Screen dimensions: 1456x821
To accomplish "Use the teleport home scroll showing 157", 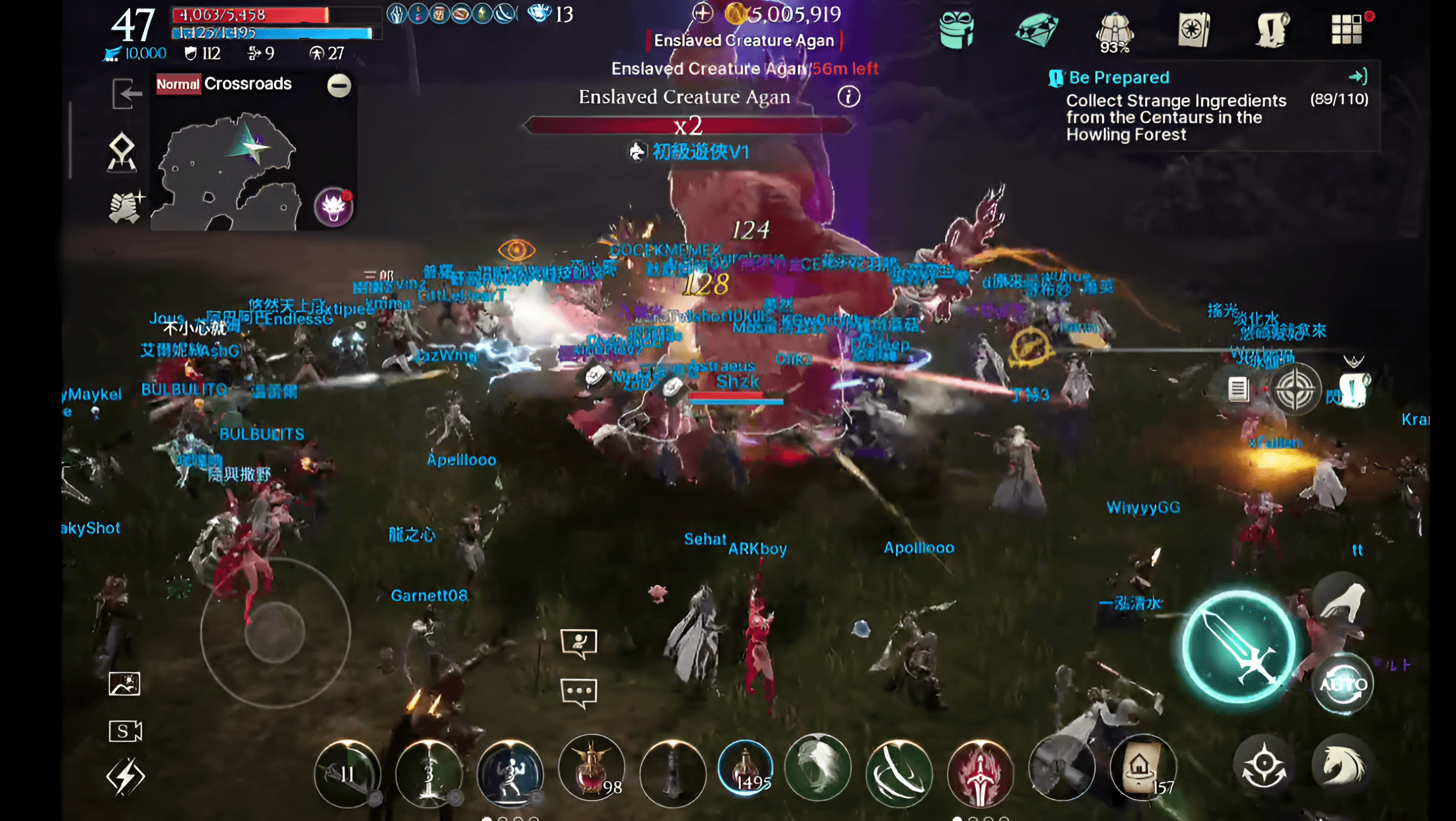I will pyautogui.click(x=1142, y=767).
